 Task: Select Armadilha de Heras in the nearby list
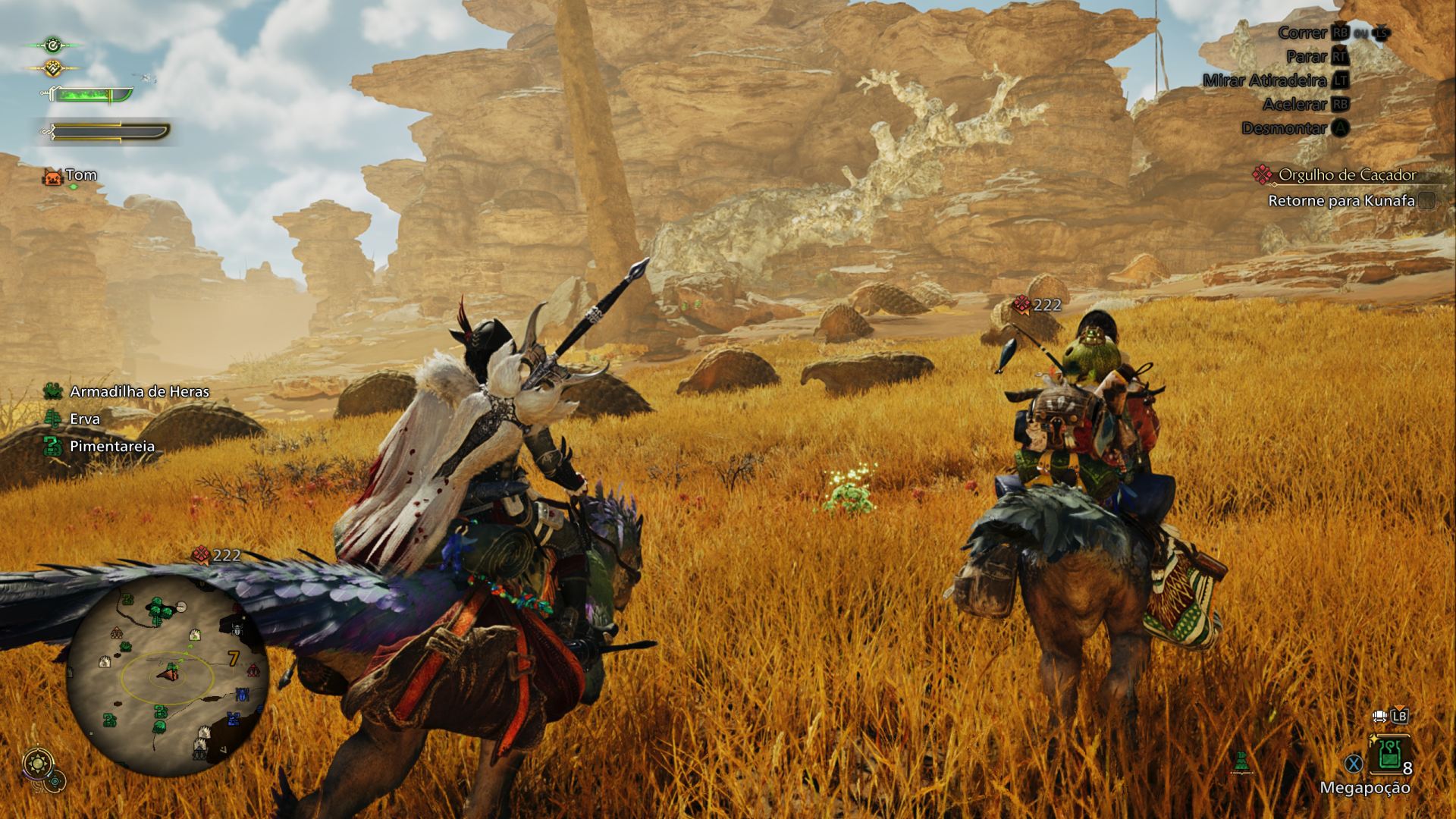139,392
